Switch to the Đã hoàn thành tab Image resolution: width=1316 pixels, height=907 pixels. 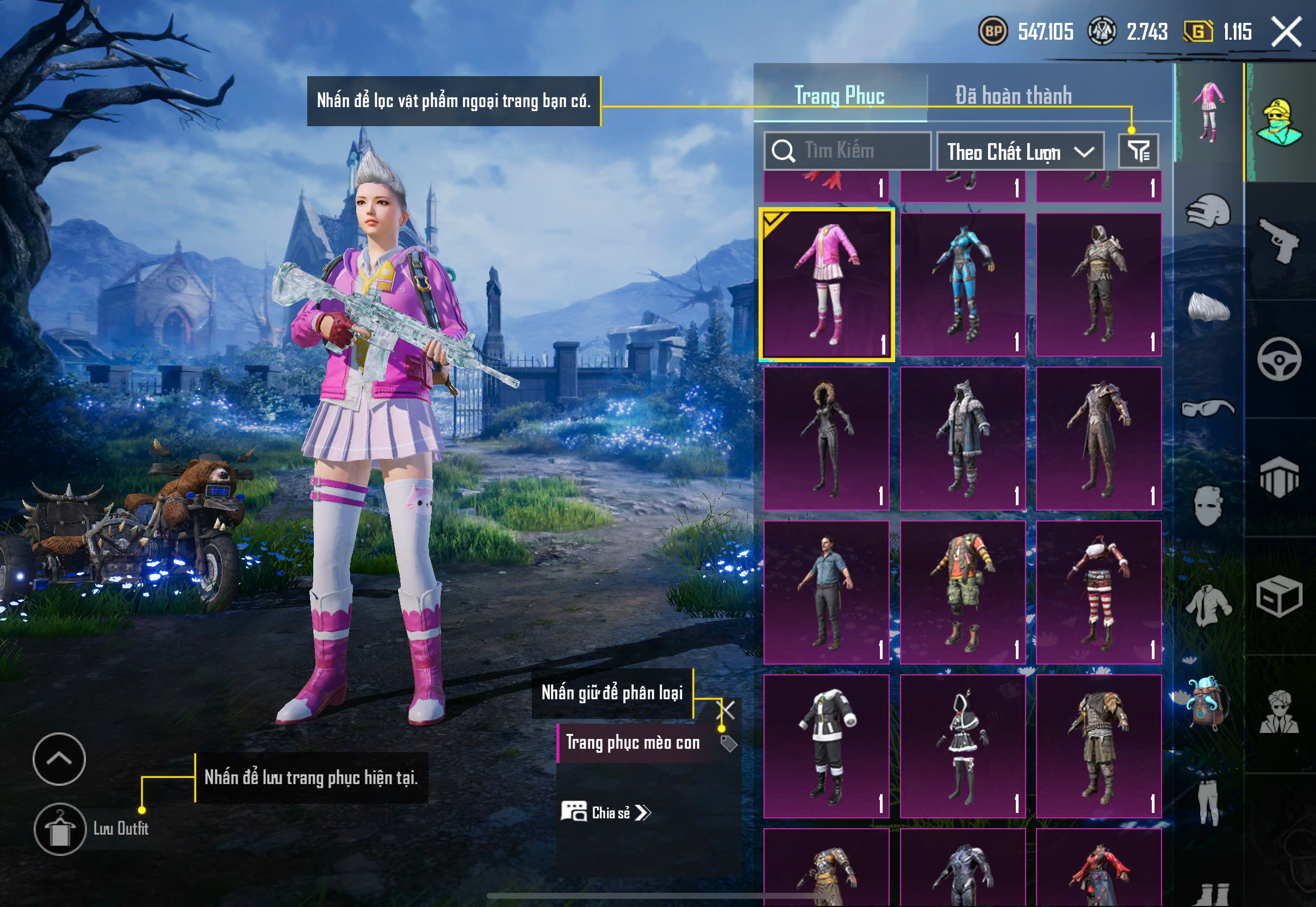[x=1013, y=95]
